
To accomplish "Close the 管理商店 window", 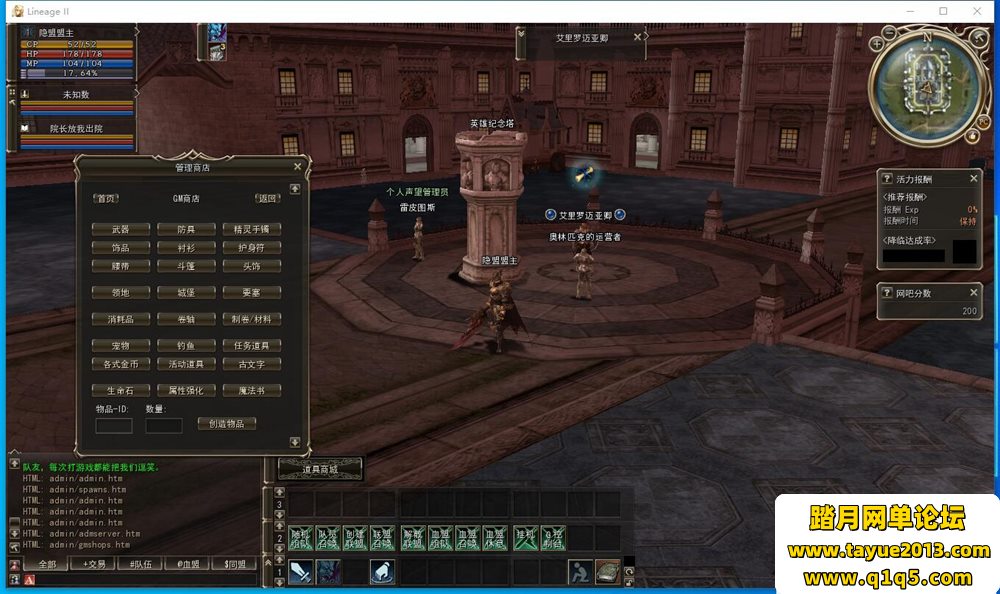I will click(297, 167).
